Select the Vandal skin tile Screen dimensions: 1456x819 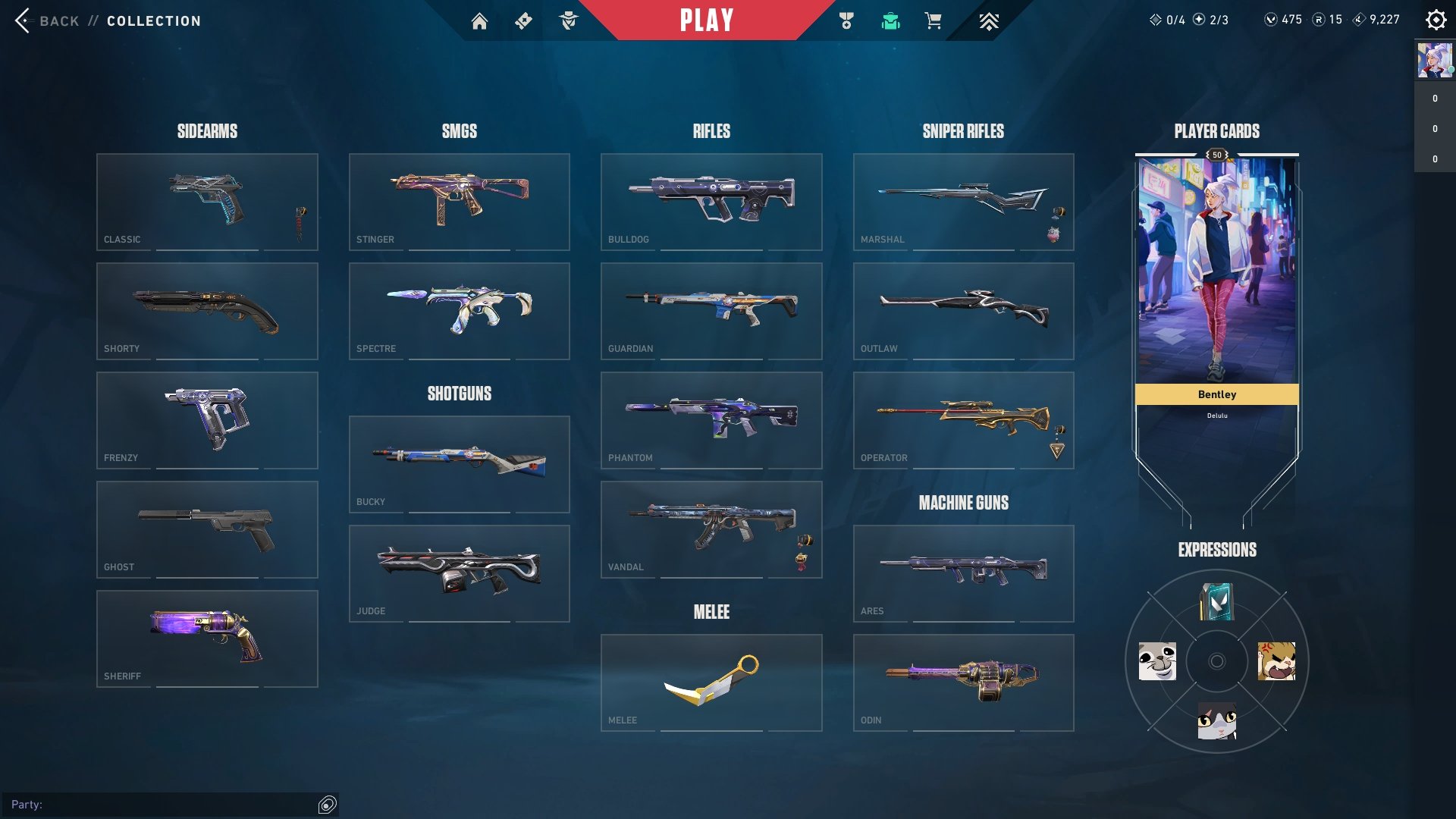(711, 529)
